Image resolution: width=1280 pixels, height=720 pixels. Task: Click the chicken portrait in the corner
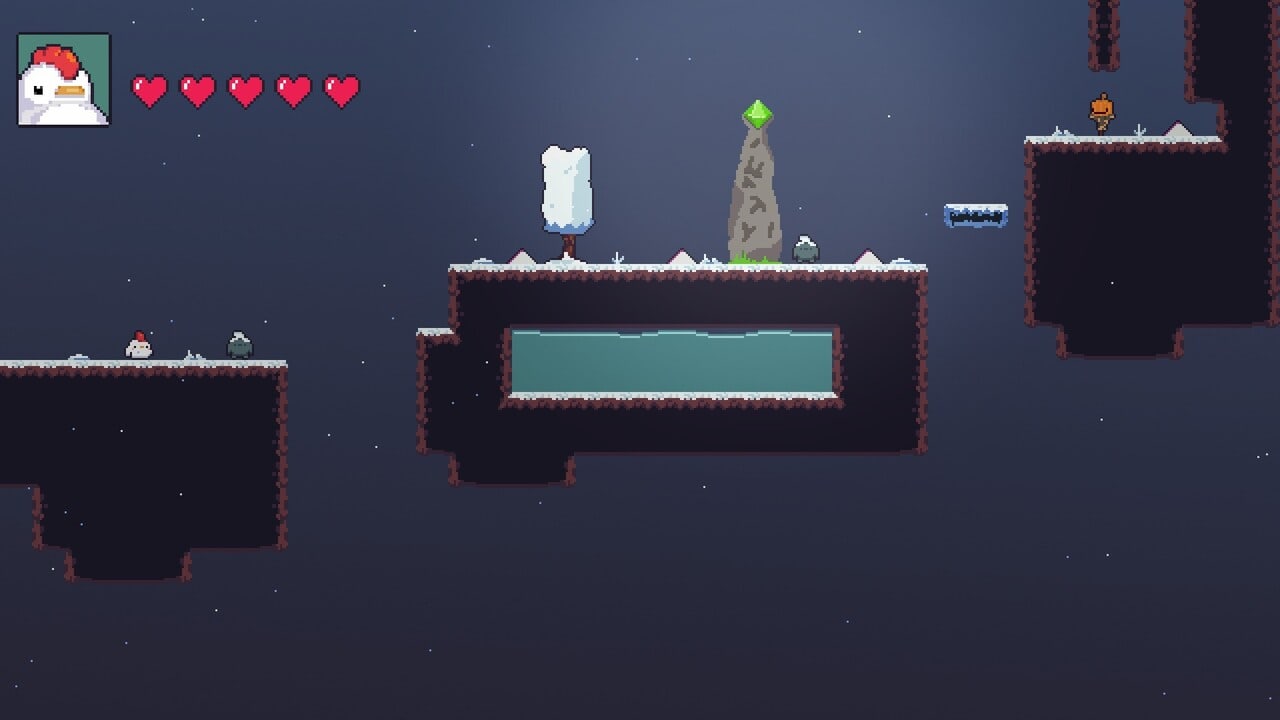coord(62,78)
